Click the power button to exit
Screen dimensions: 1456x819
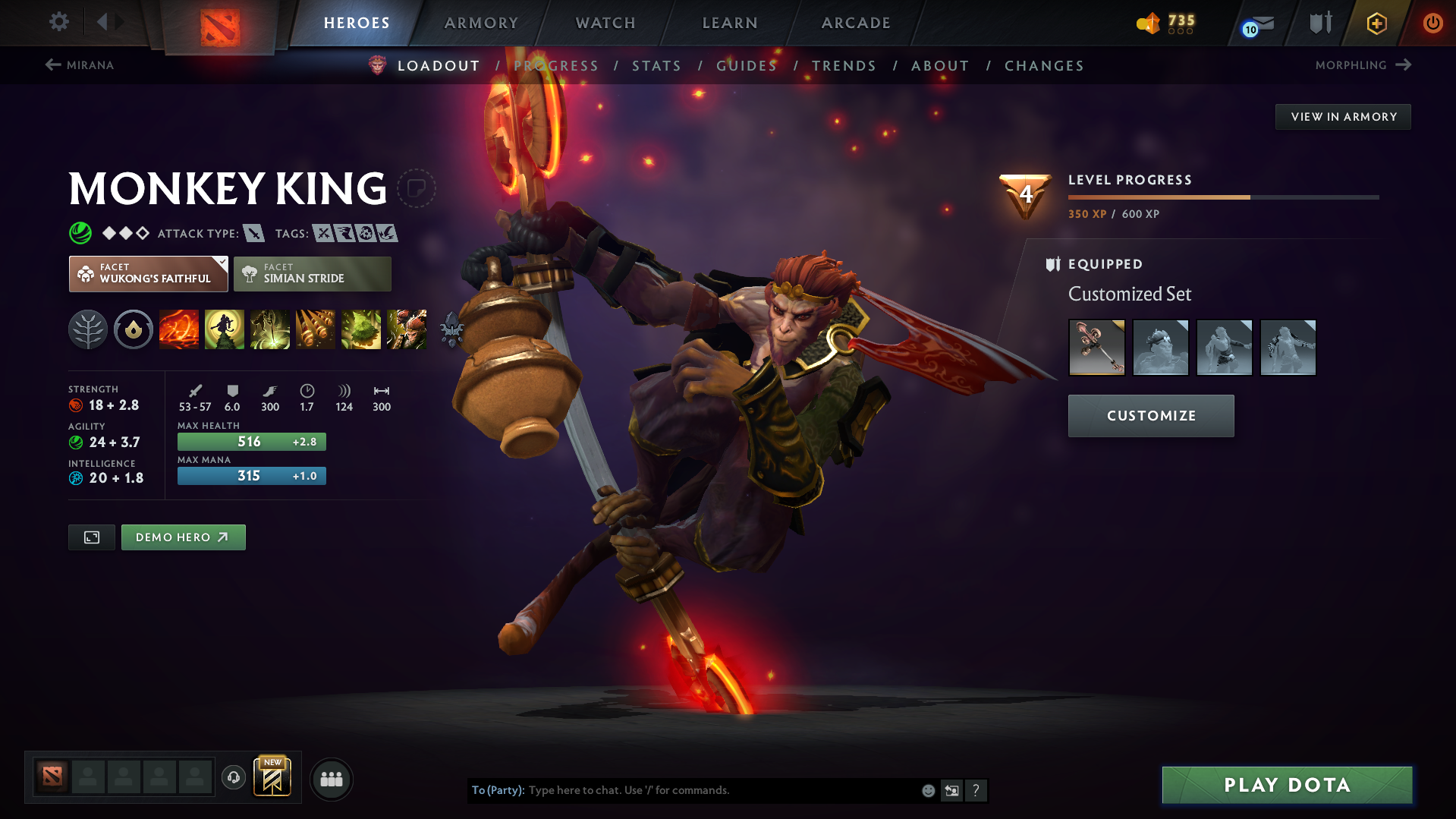1432,23
